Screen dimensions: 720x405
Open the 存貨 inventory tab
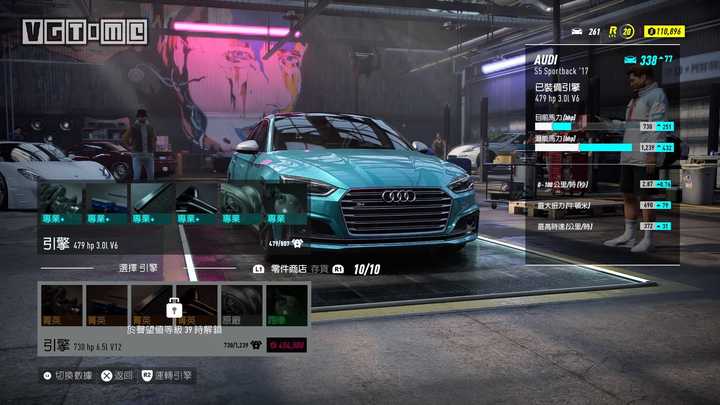coord(319,269)
